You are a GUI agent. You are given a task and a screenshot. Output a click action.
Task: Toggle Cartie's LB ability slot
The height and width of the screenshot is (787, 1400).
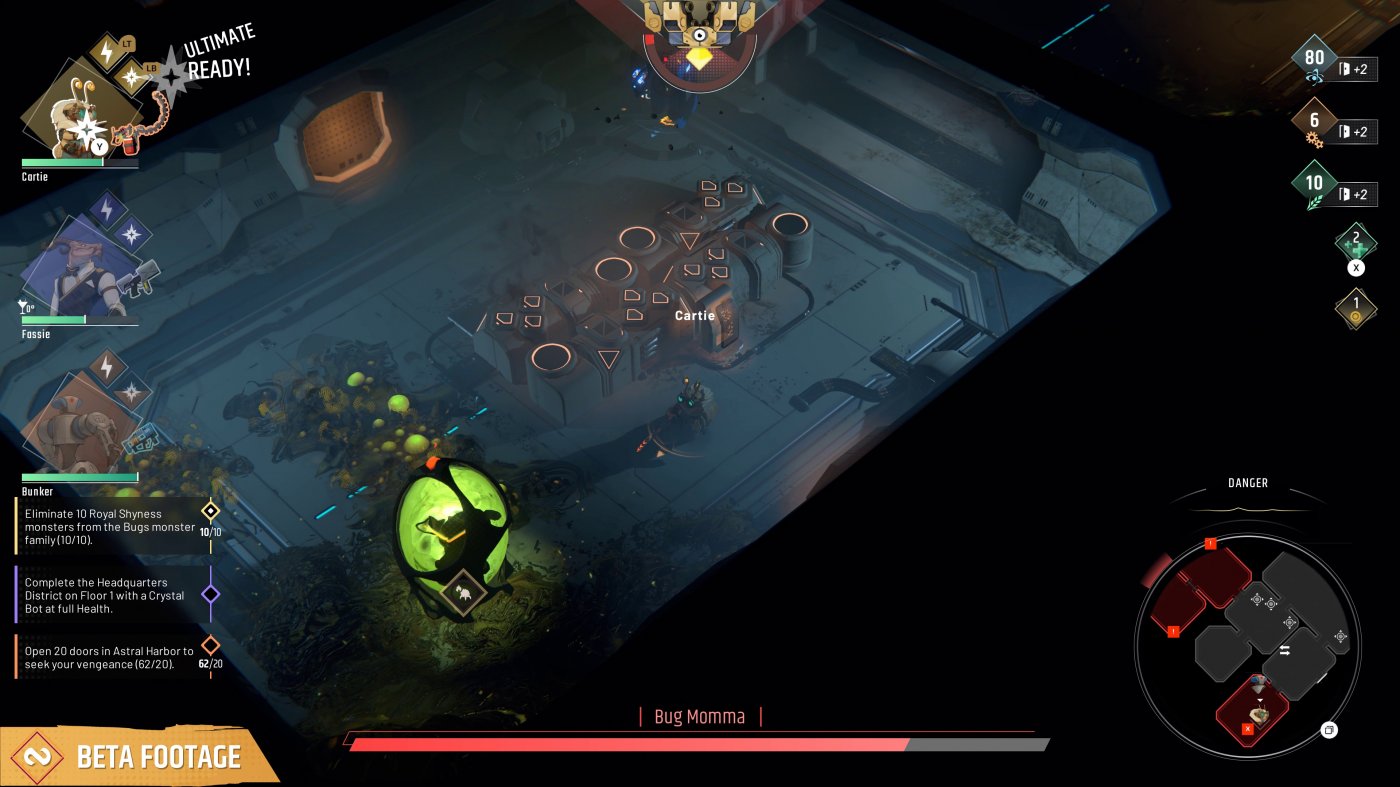click(151, 68)
